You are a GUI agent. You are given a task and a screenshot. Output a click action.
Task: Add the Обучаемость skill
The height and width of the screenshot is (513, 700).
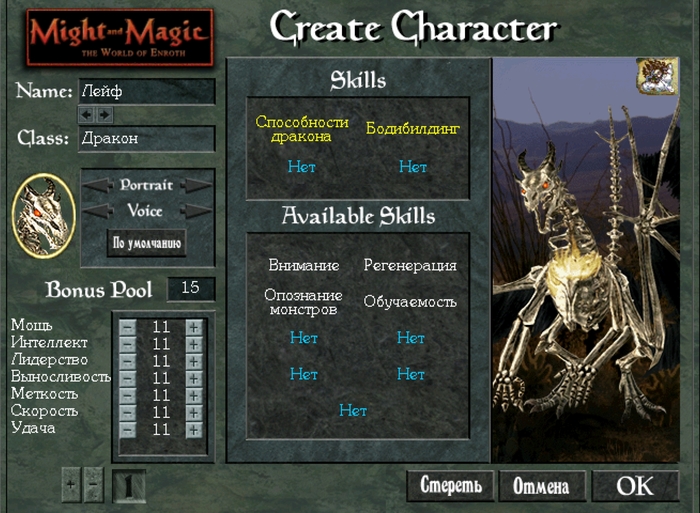(x=410, y=302)
